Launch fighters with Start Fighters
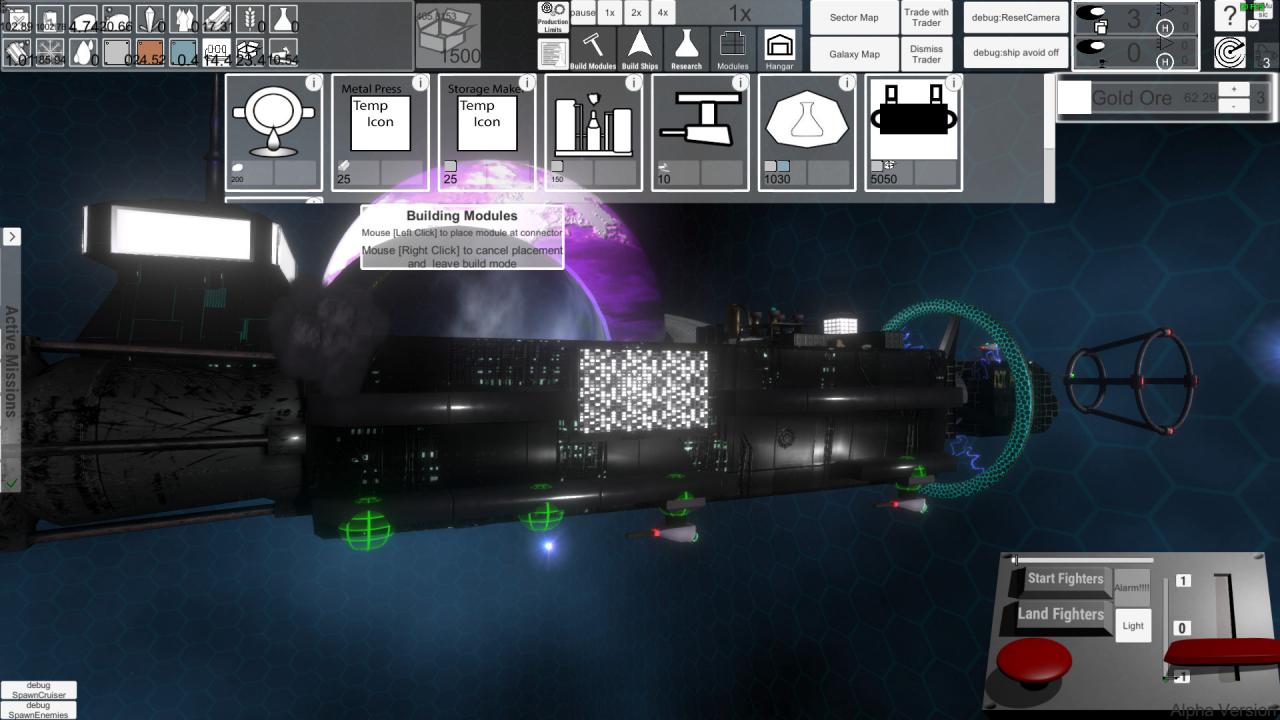Viewport: 1280px width, 720px height. pyautogui.click(x=1065, y=579)
